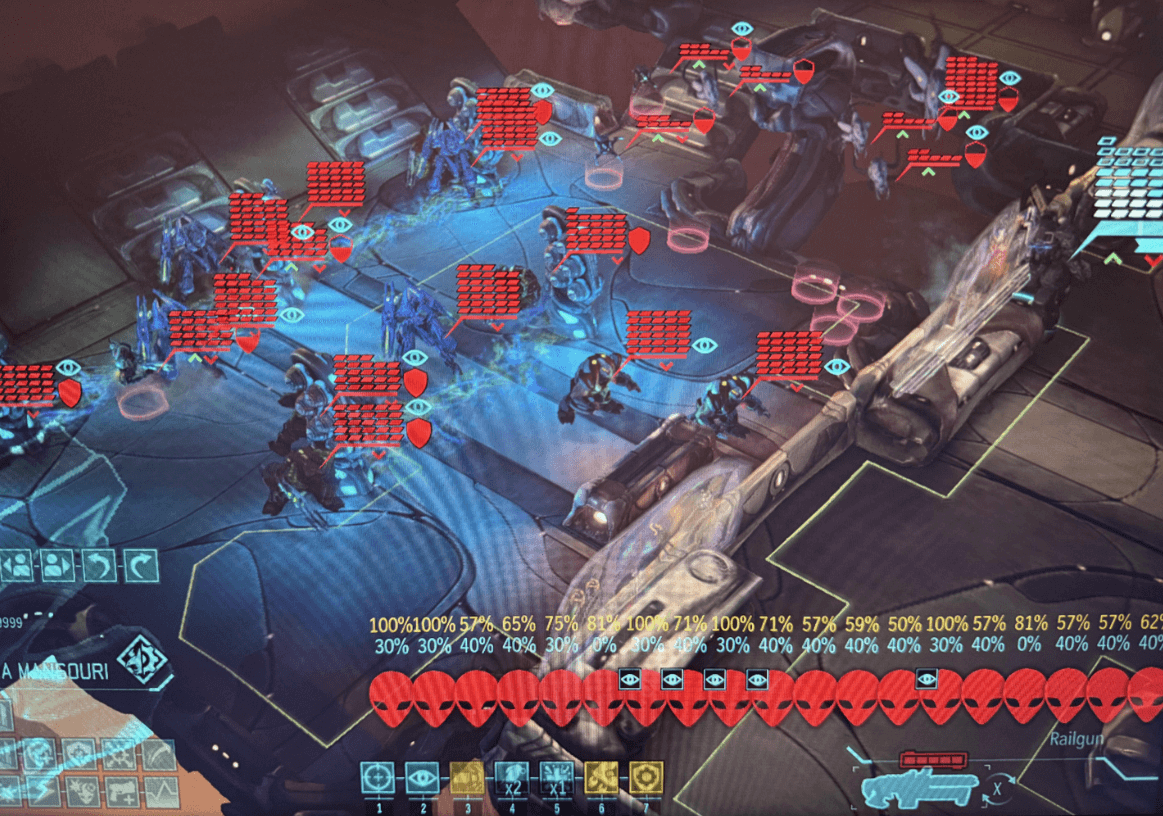Select the previous soldier
Screen dimensions: 1163x816
pyautogui.click(x=16, y=567)
